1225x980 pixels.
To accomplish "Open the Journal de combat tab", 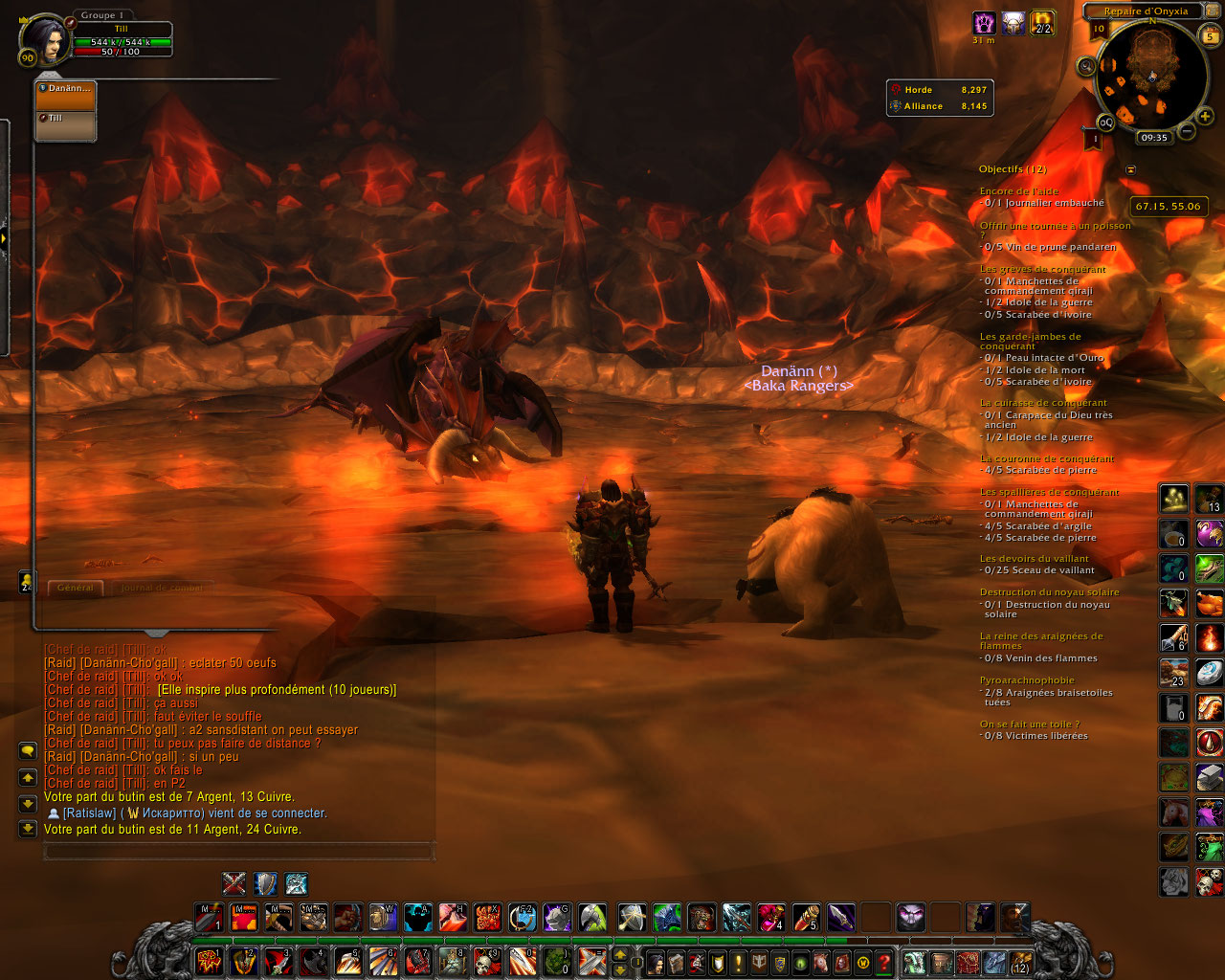I will tap(161, 587).
